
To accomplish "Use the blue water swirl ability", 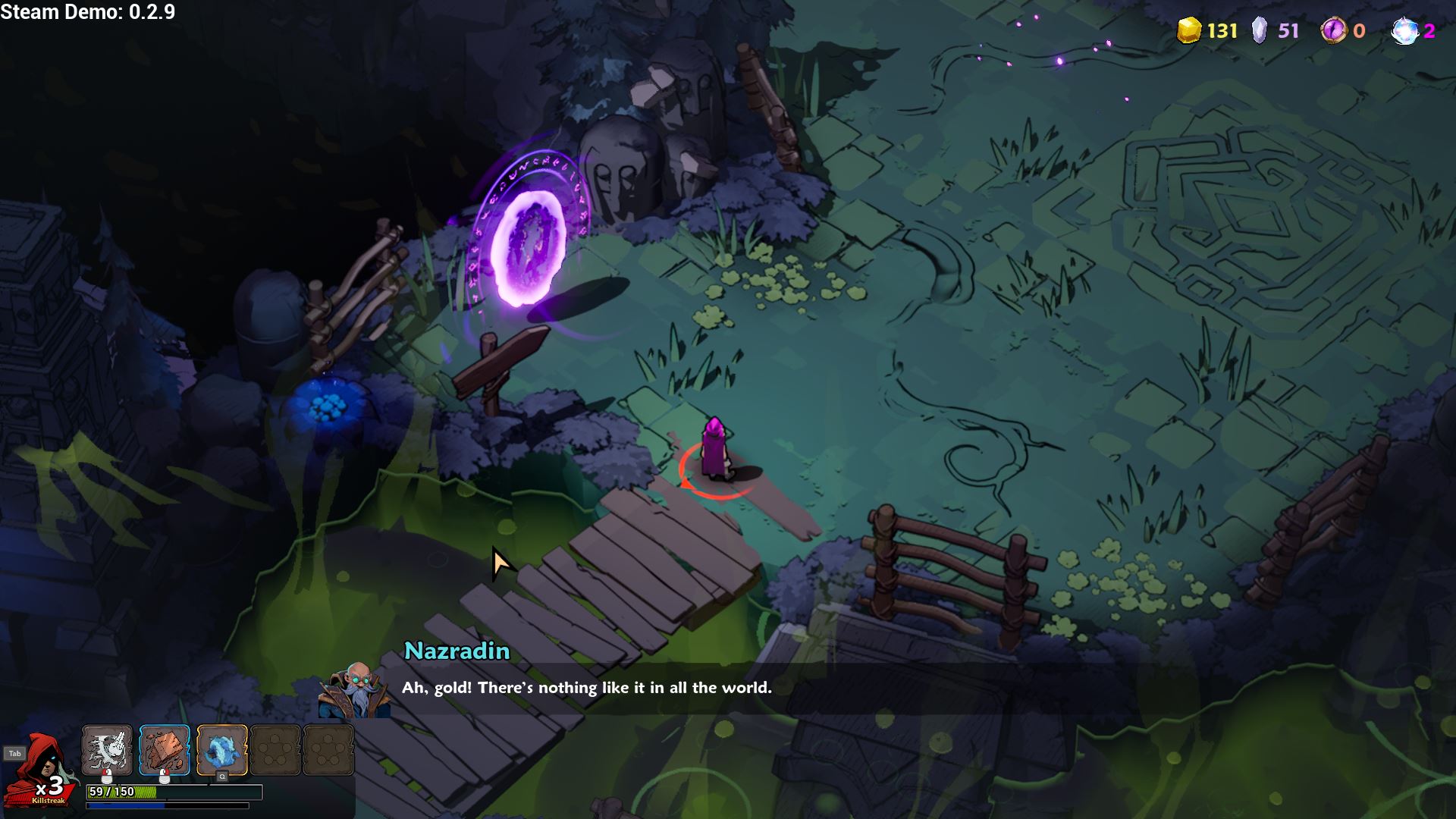I will [222, 750].
